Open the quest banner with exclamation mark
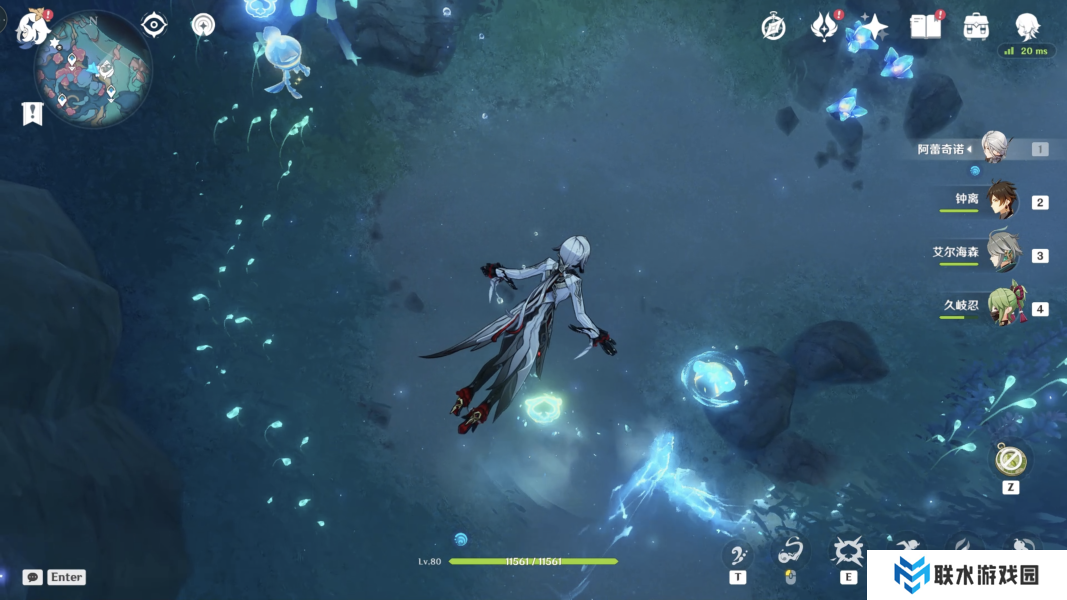Viewport: 1067px width, 600px height. click(x=32, y=113)
